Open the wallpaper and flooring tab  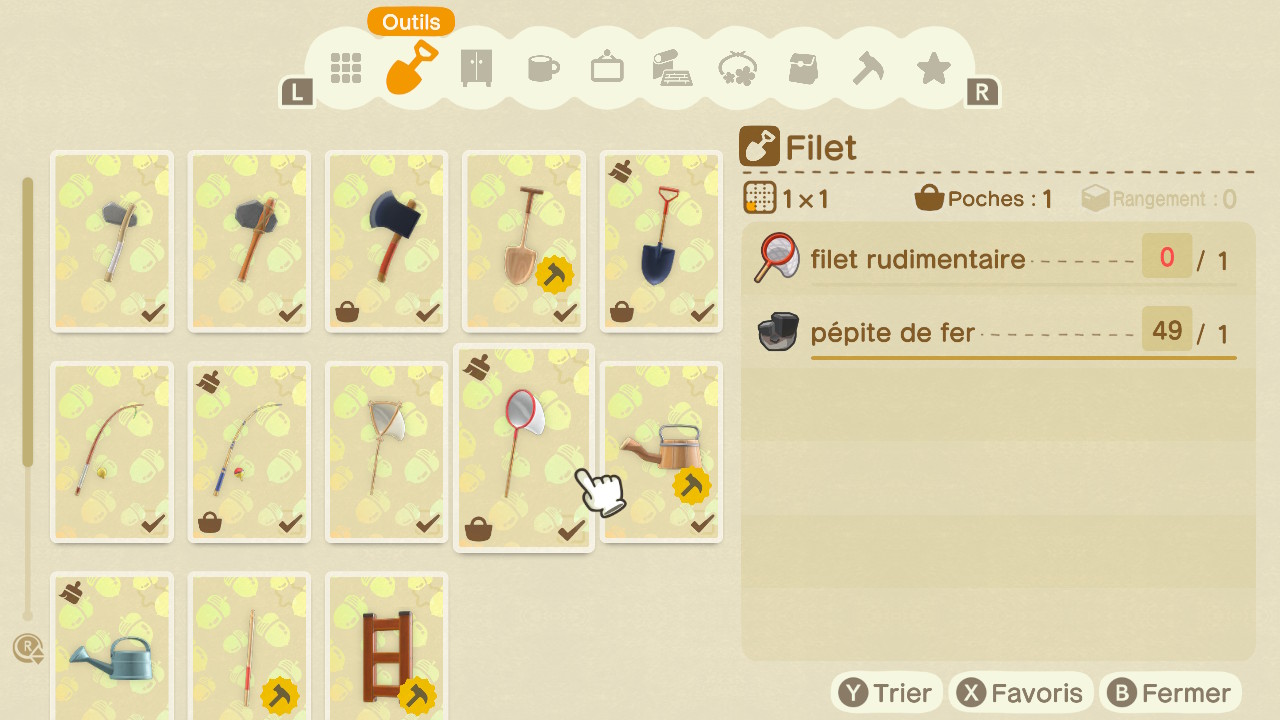point(672,68)
